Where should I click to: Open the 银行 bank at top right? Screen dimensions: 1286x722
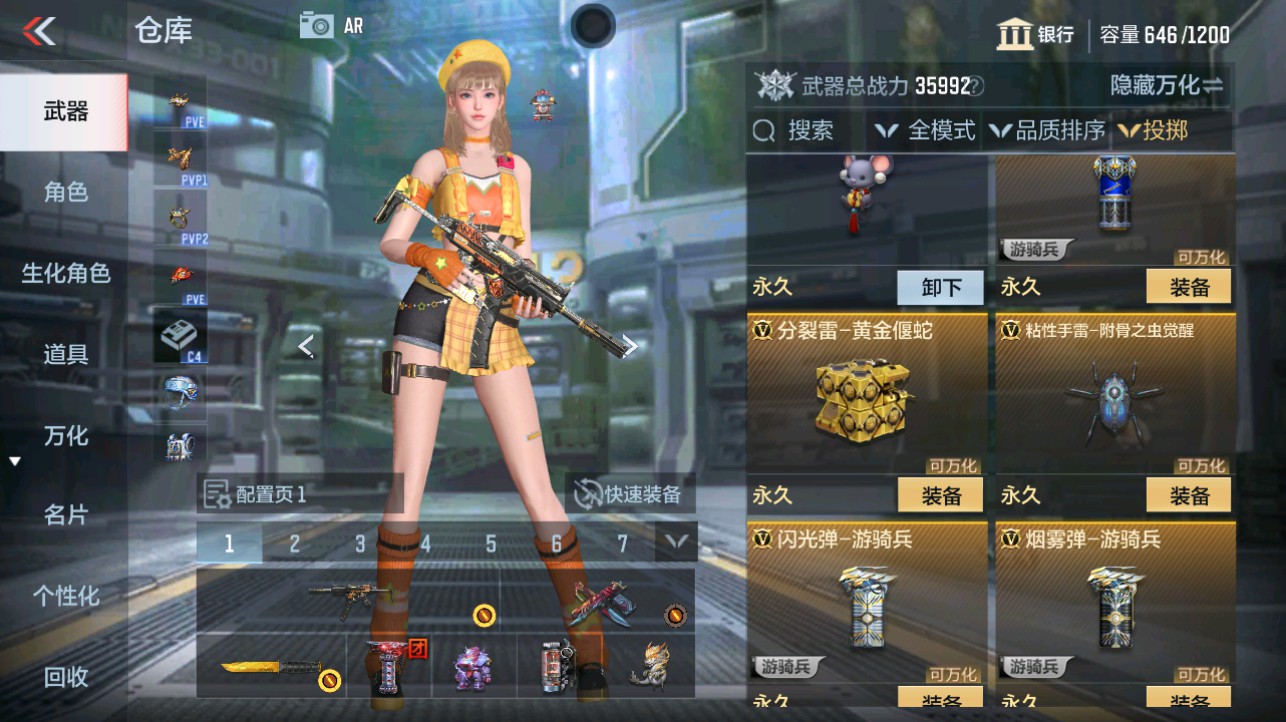1041,33
